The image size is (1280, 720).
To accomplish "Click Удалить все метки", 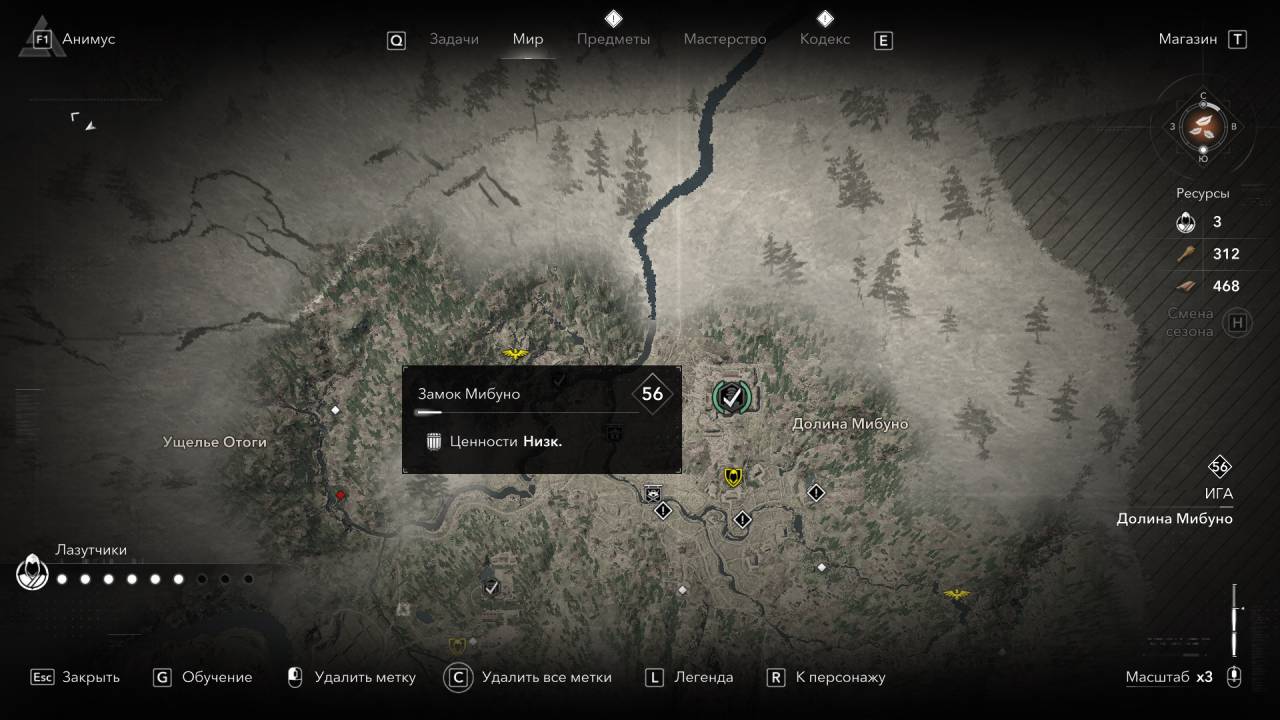I will [x=546, y=677].
